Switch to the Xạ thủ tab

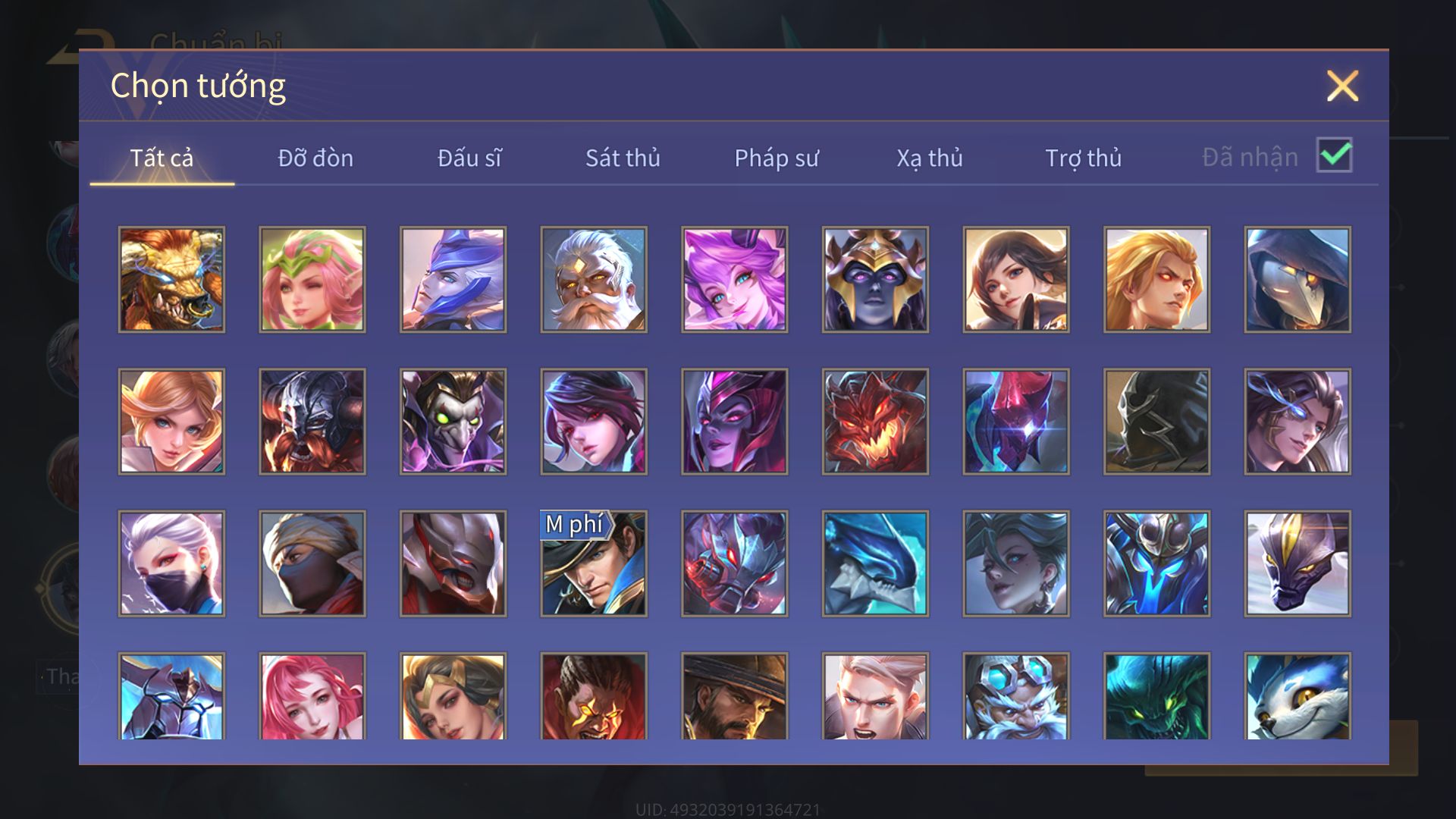click(x=930, y=158)
